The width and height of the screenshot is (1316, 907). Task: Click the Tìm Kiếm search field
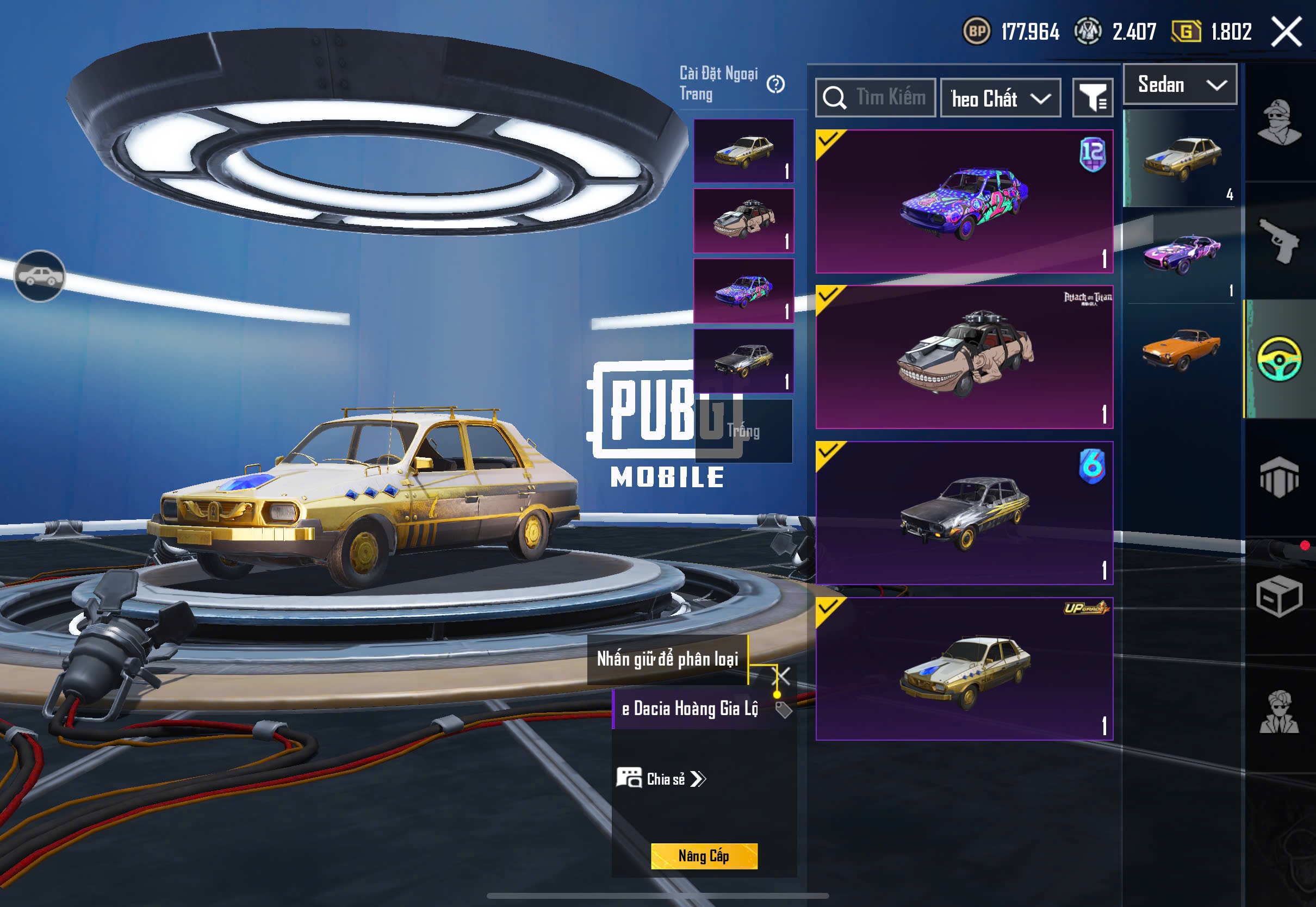[876, 98]
